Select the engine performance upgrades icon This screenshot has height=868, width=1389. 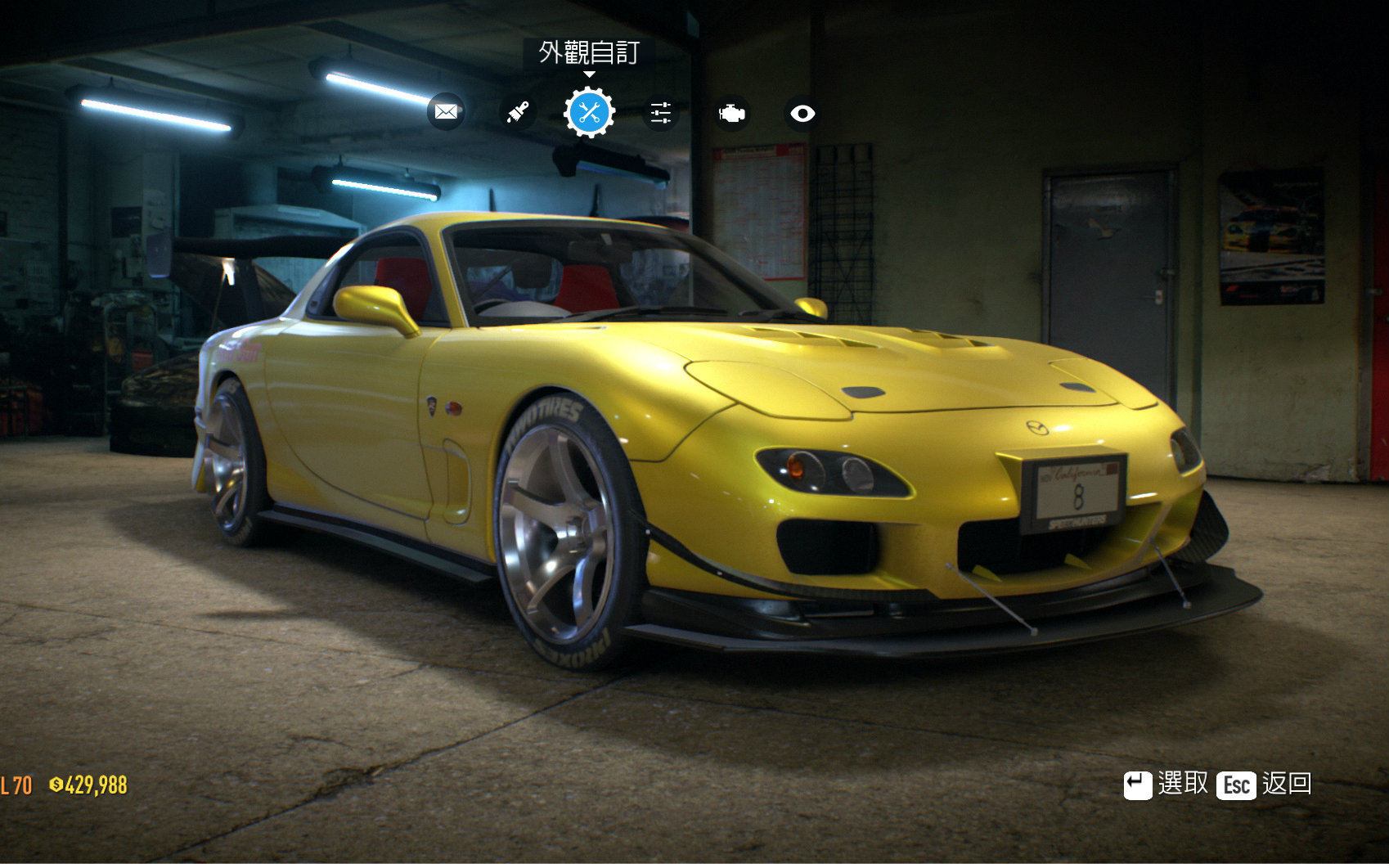[731, 113]
